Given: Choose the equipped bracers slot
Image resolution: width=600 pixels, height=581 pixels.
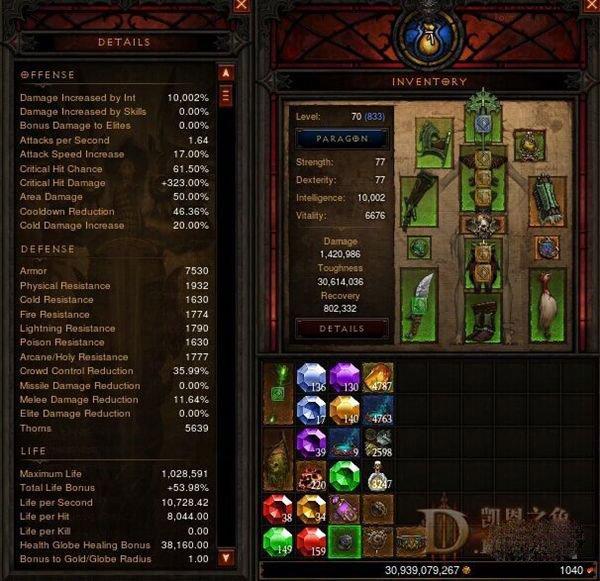Looking at the screenshot, I should 545,201.
